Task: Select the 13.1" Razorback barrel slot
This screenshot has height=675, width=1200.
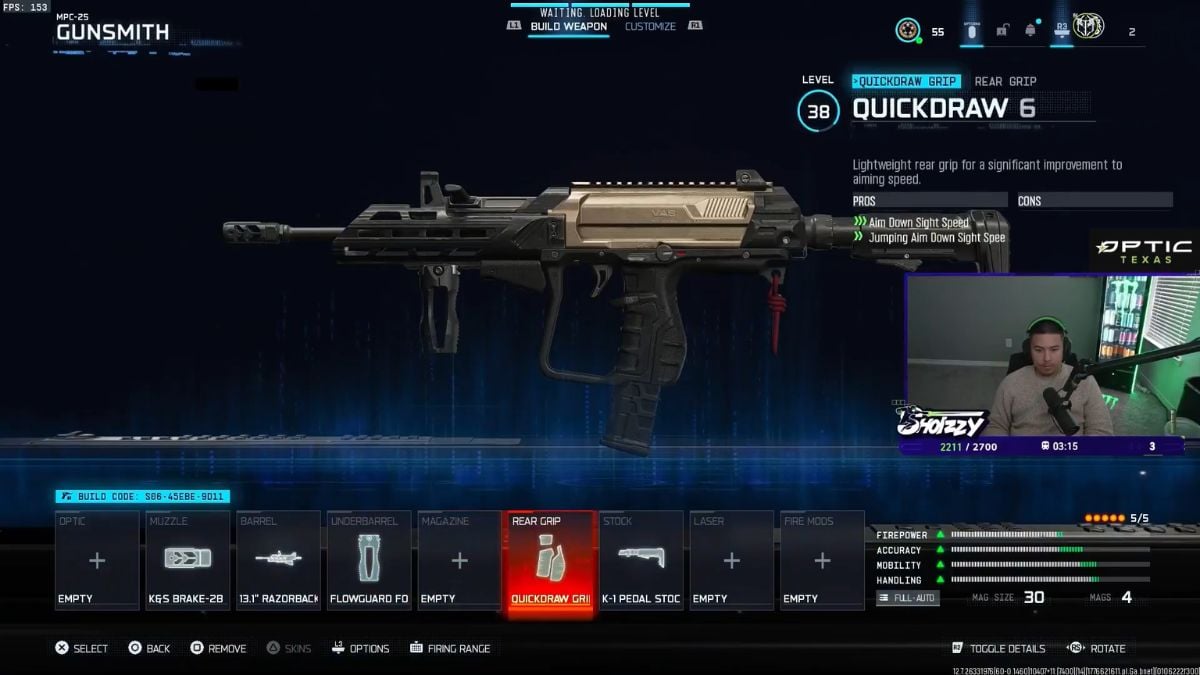Action: (279, 560)
